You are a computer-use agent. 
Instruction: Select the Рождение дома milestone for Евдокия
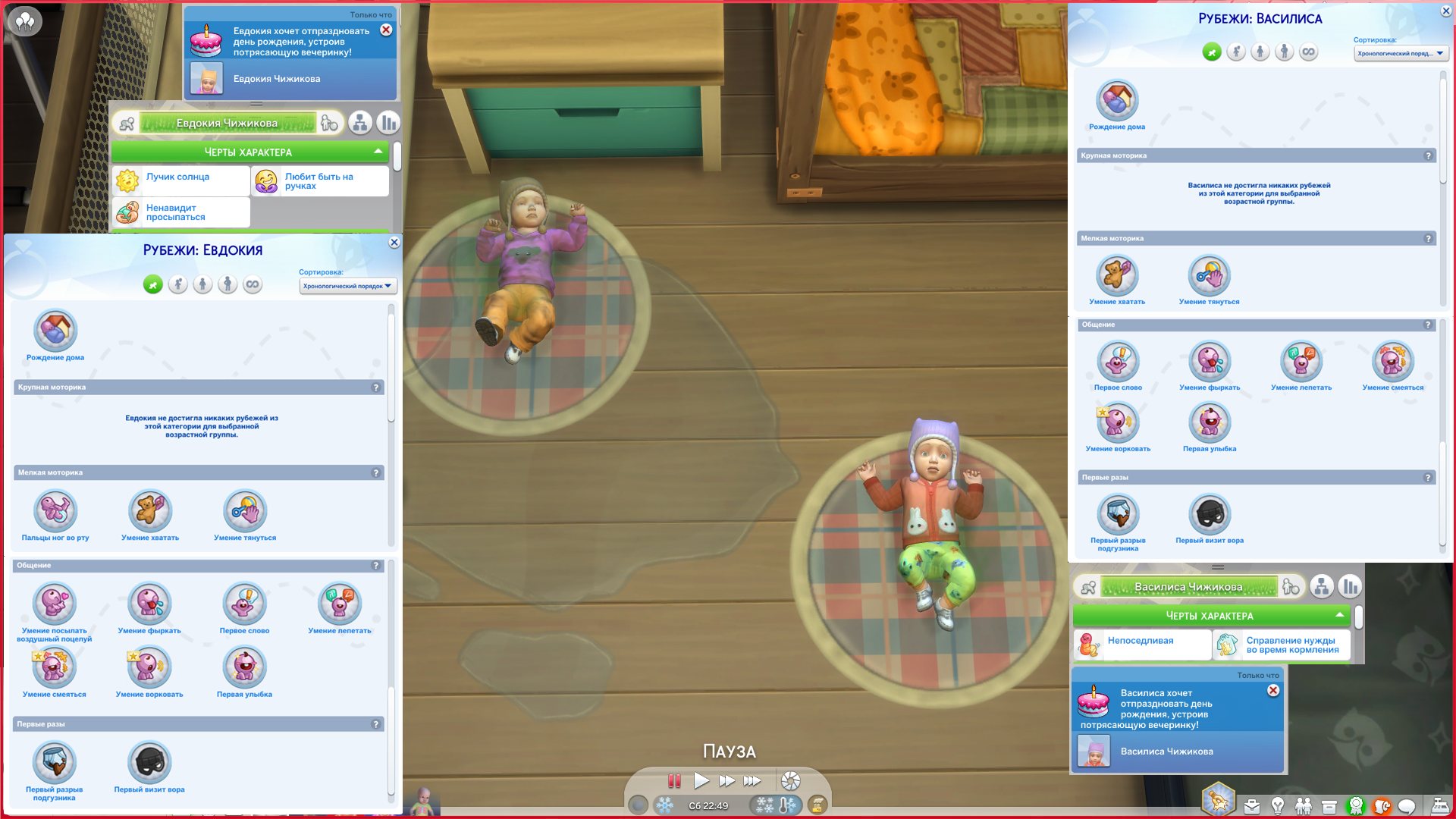pyautogui.click(x=55, y=331)
